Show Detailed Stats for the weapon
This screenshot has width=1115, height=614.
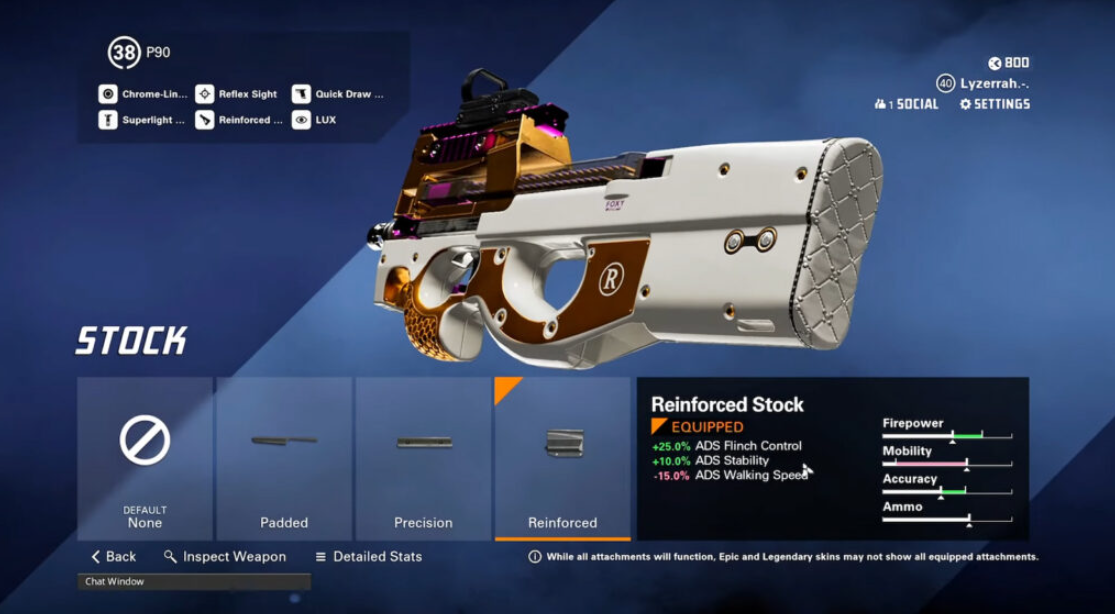tap(368, 557)
